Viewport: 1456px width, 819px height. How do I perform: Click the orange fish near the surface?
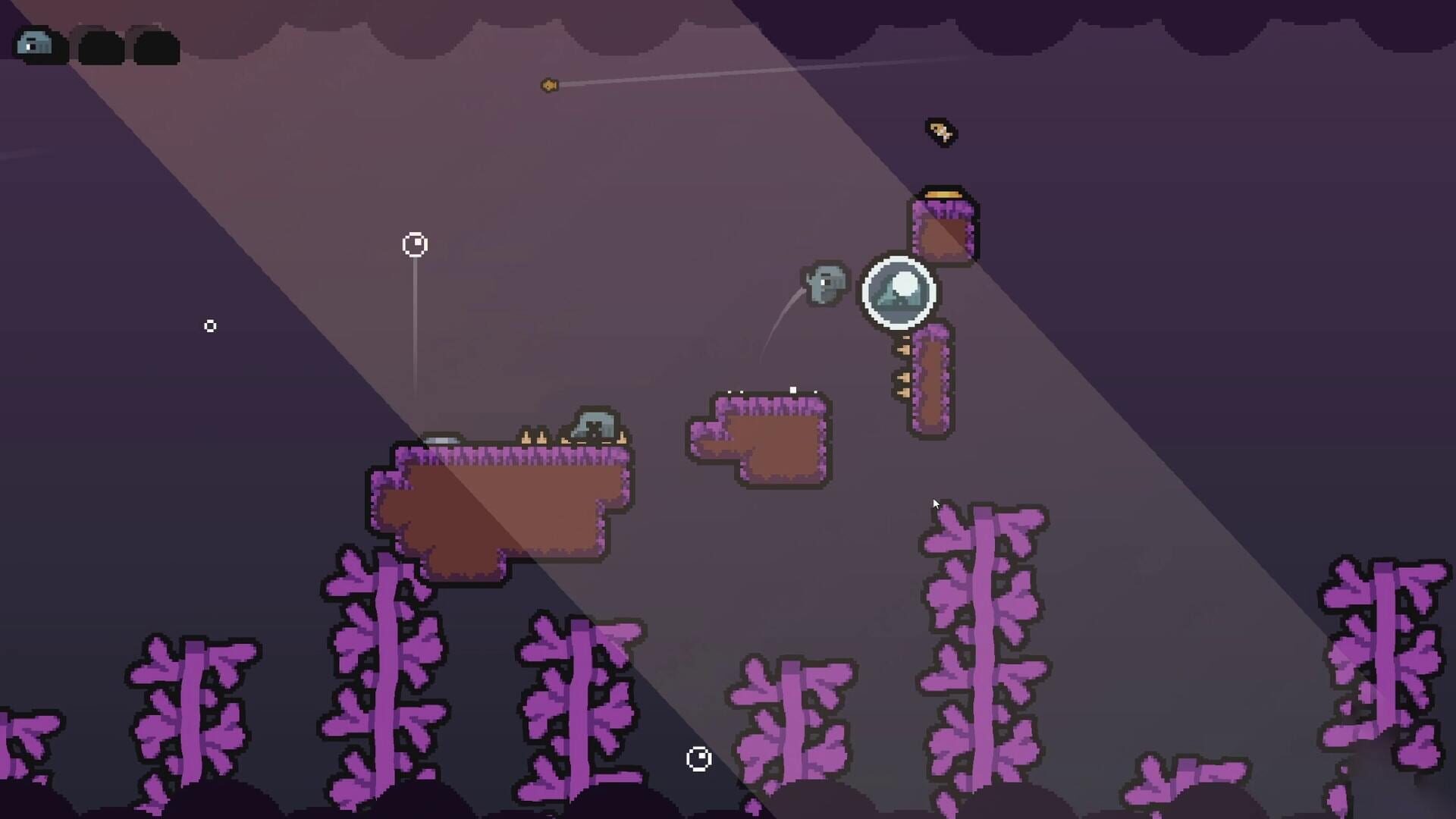pyautogui.click(x=548, y=86)
